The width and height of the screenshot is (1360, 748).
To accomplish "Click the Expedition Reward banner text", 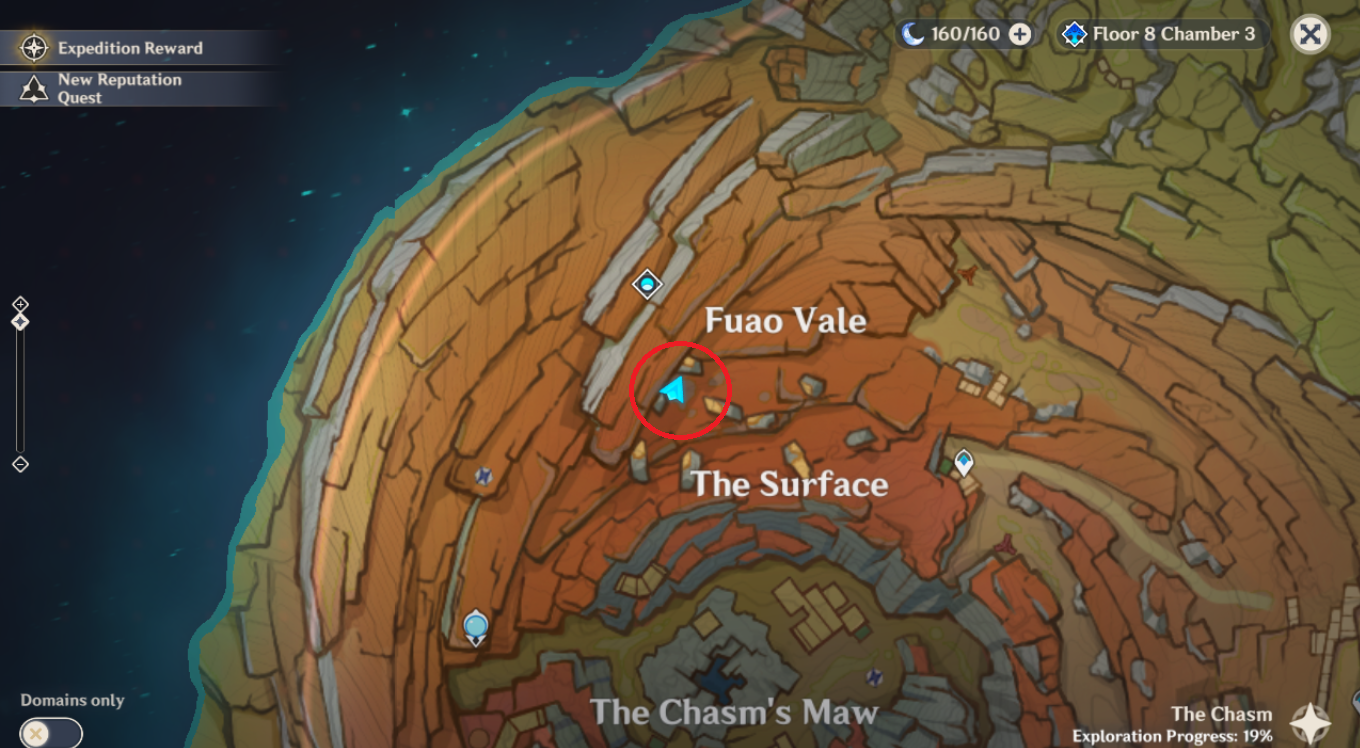I will (133, 47).
